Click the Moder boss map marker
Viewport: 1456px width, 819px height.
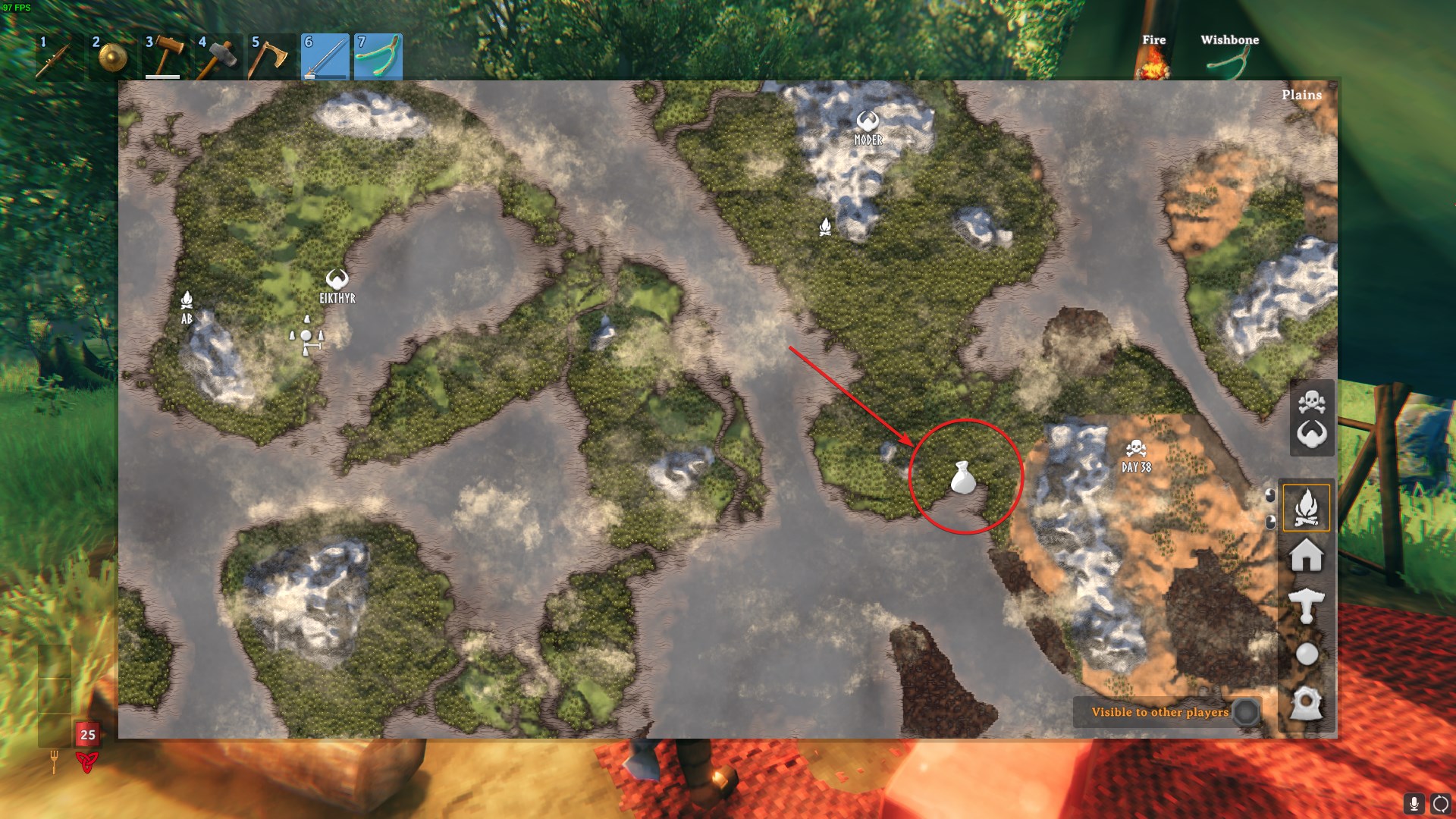[x=868, y=121]
